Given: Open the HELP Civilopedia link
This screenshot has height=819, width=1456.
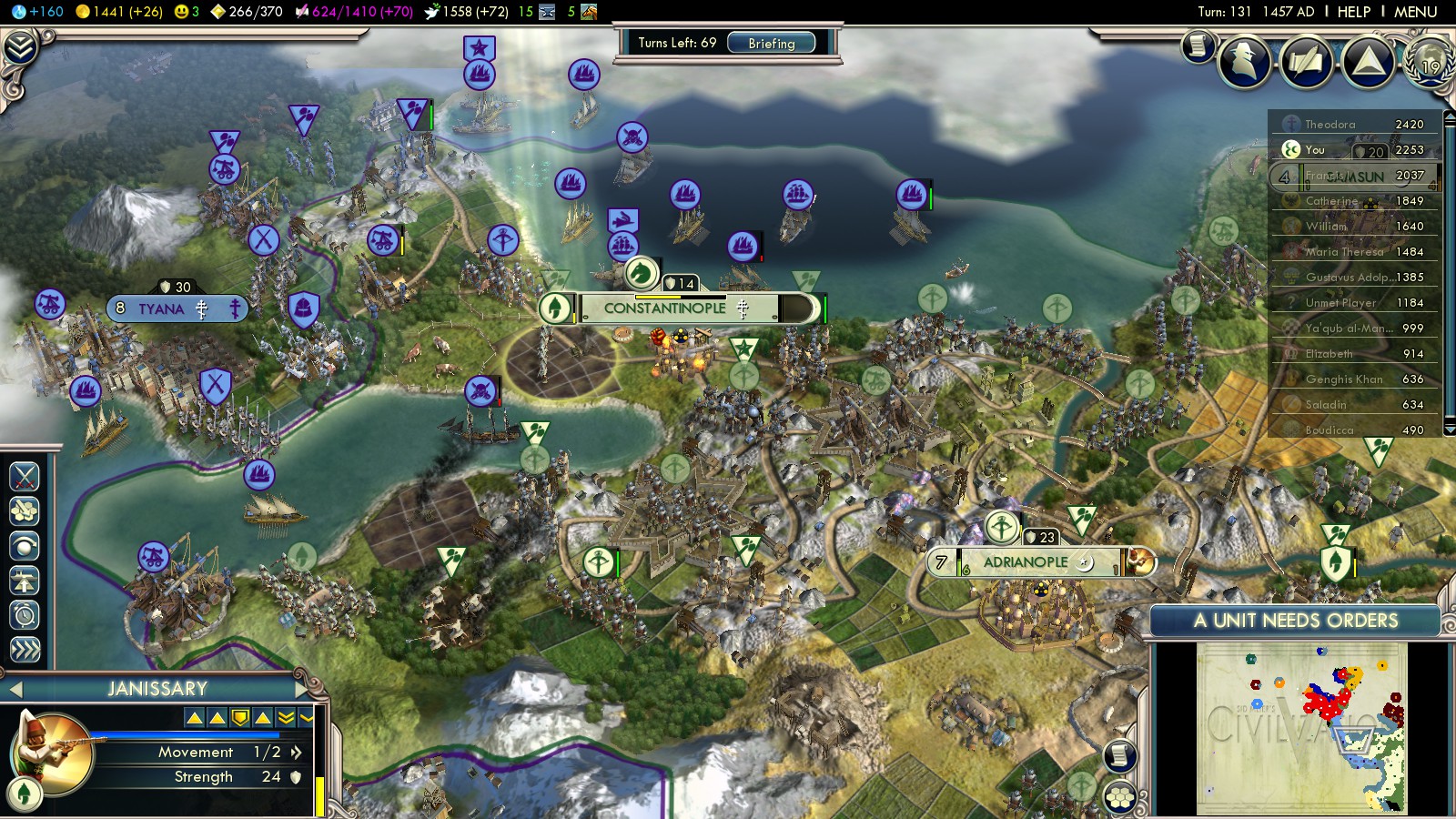Looking at the screenshot, I should coord(1353,12).
